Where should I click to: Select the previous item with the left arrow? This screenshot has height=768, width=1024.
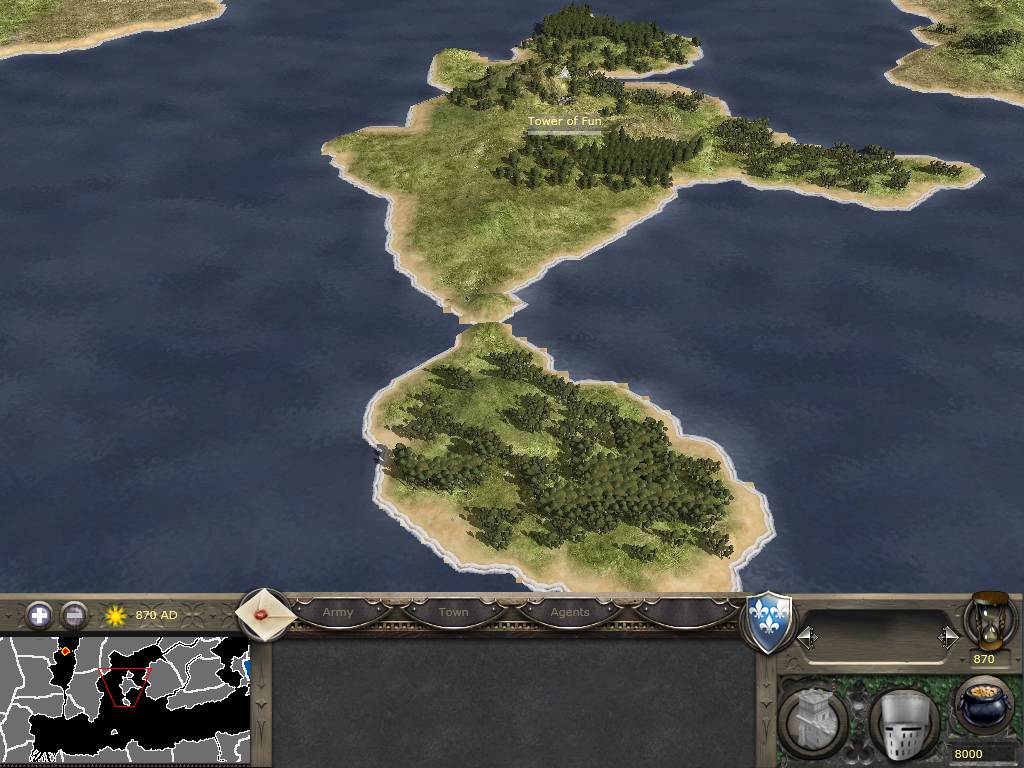pyautogui.click(x=807, y=637)
